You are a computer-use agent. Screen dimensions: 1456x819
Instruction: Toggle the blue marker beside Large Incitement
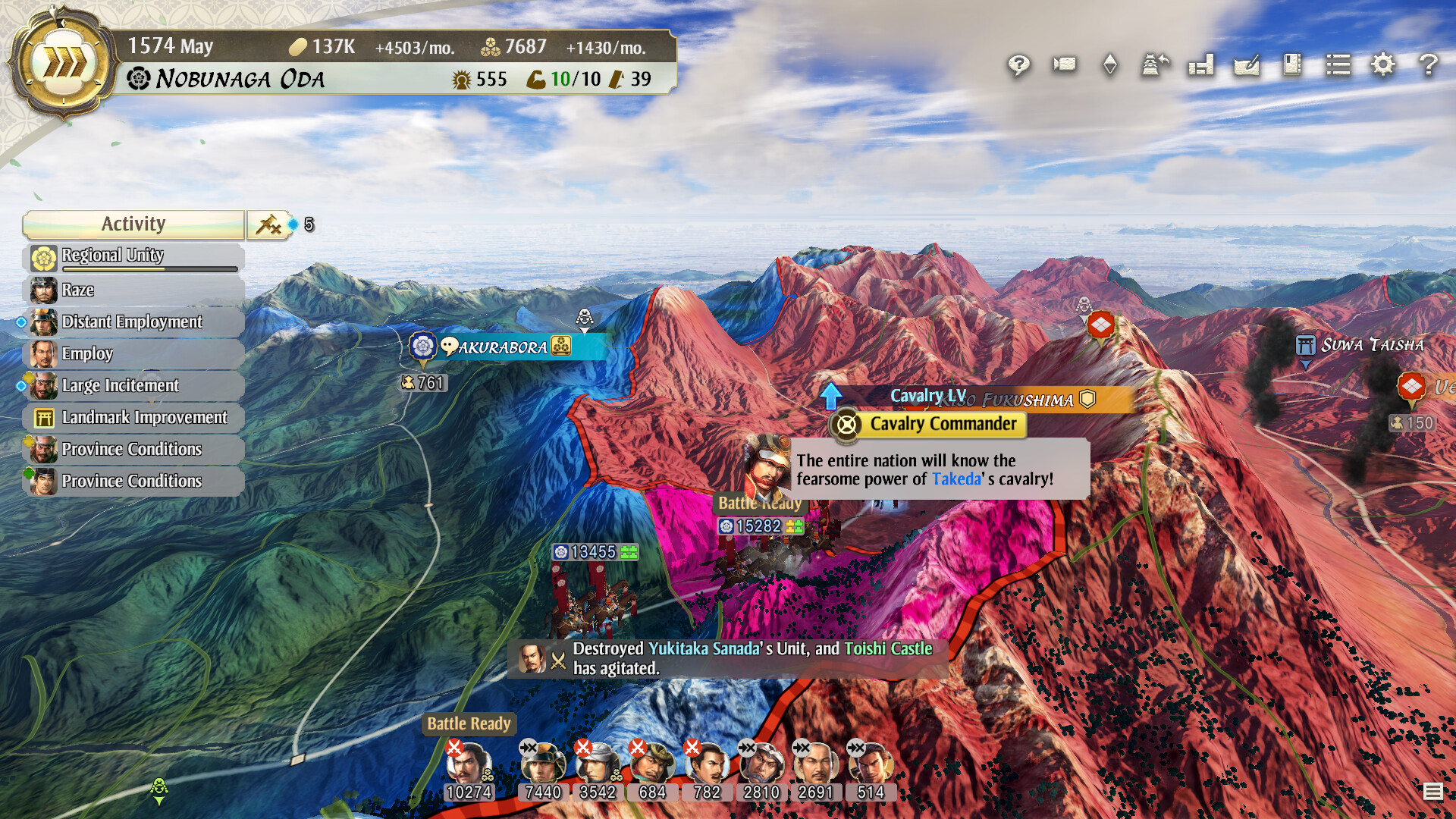pos(21,385)
